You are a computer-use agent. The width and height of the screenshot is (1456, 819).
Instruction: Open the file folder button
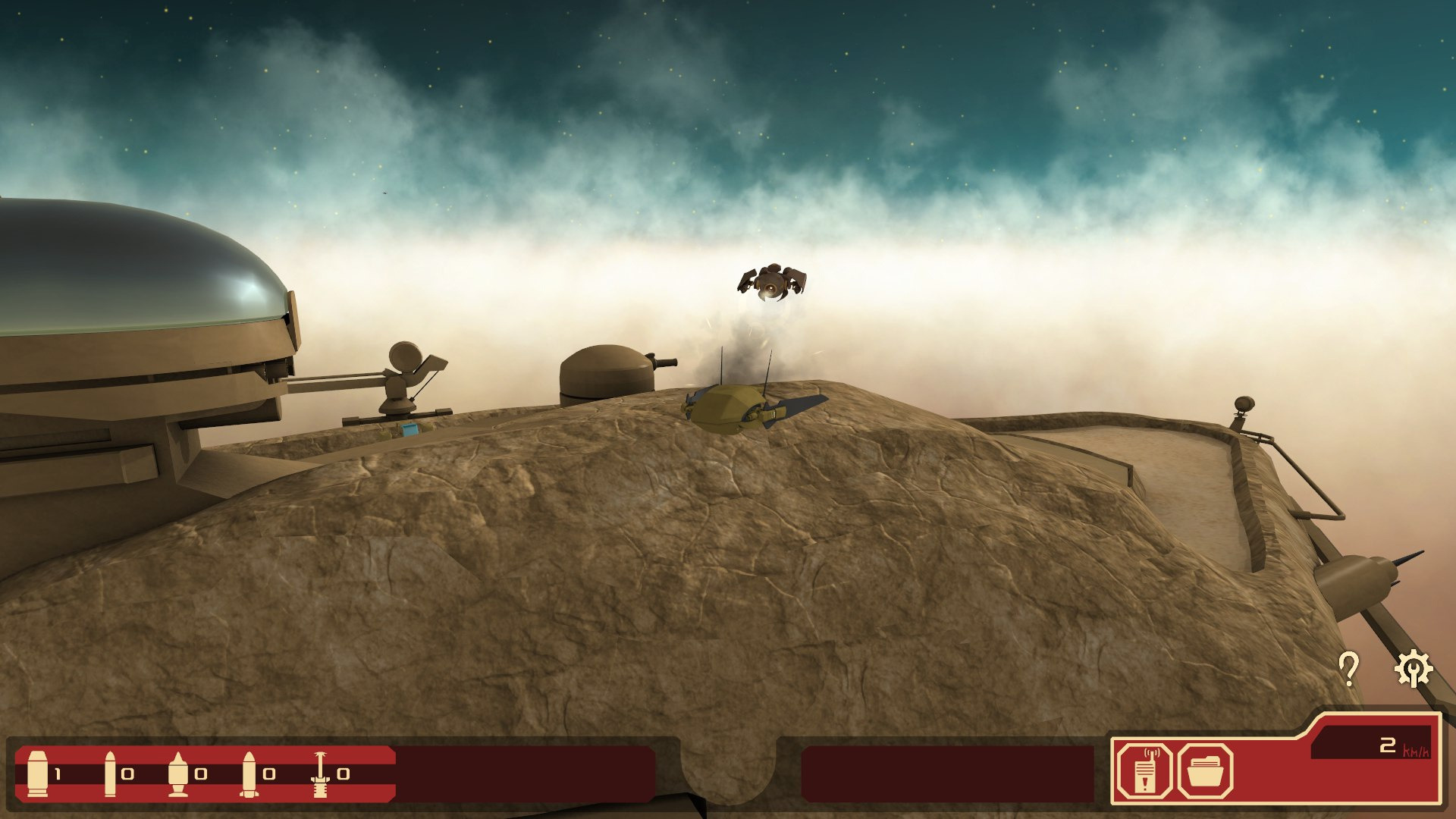point(1204,772)
